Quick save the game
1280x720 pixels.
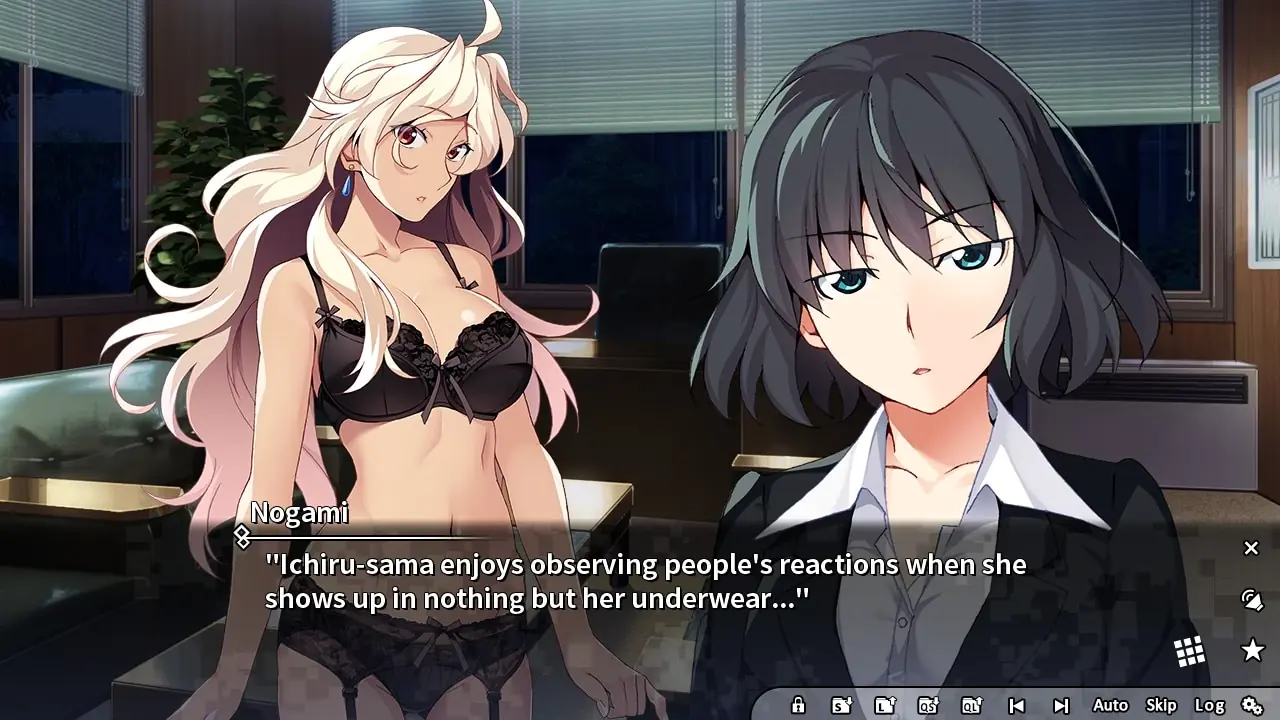(x=928, y=705)
